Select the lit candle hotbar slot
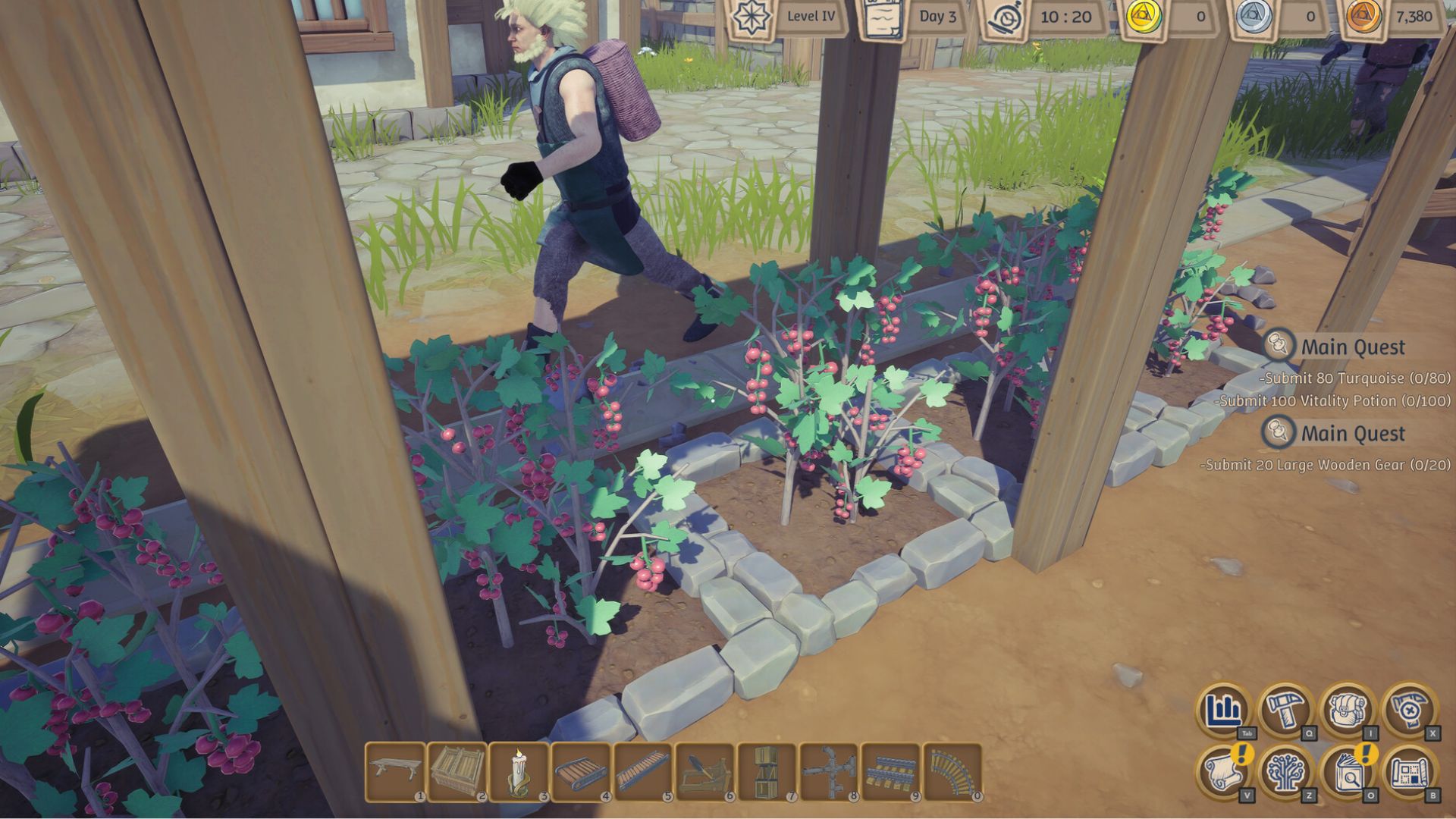 pos(519,771)
